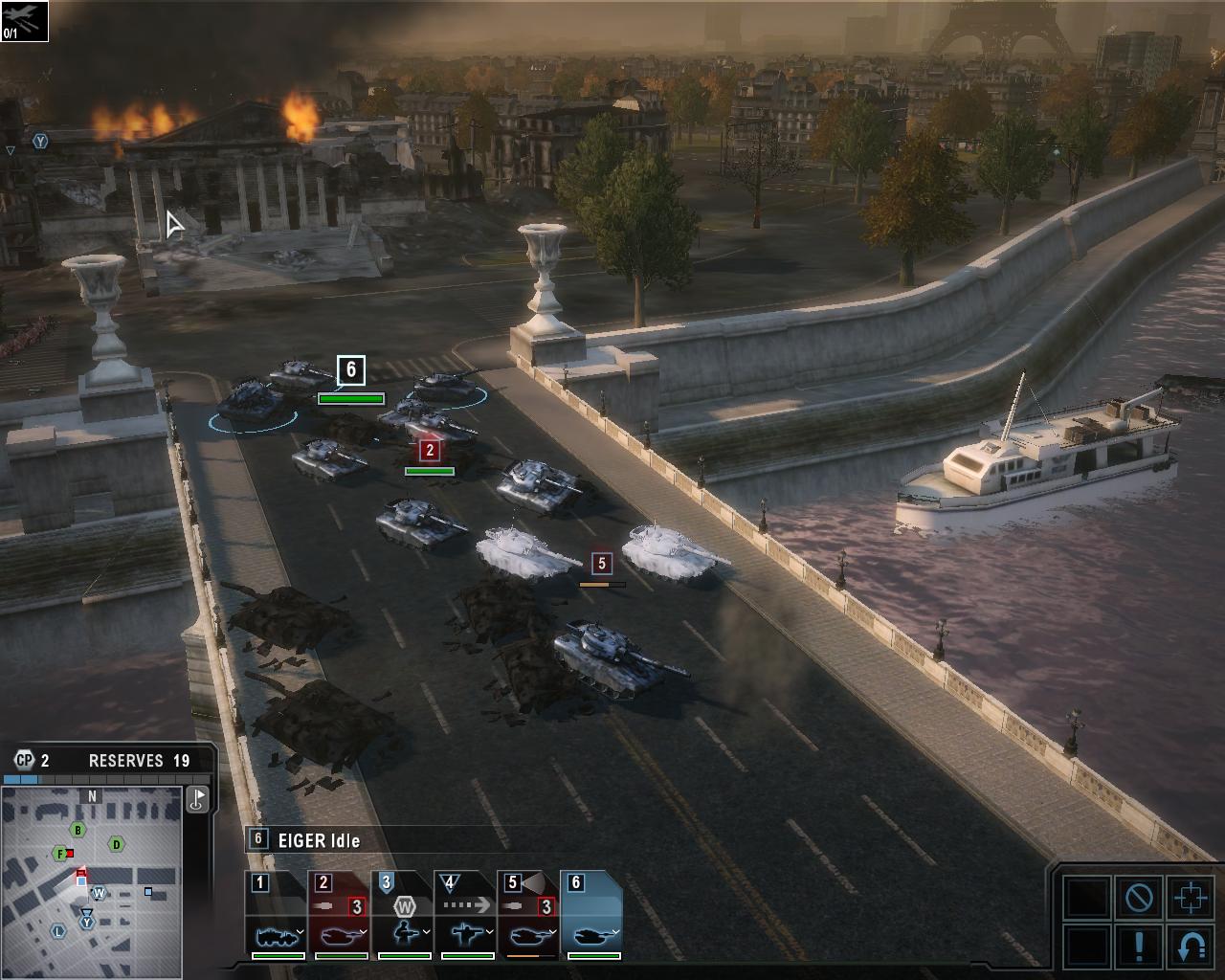Jump to objective D on the minimap
Image resolution: width=1225 pixels, height=980 pixels.
point(117,843)
